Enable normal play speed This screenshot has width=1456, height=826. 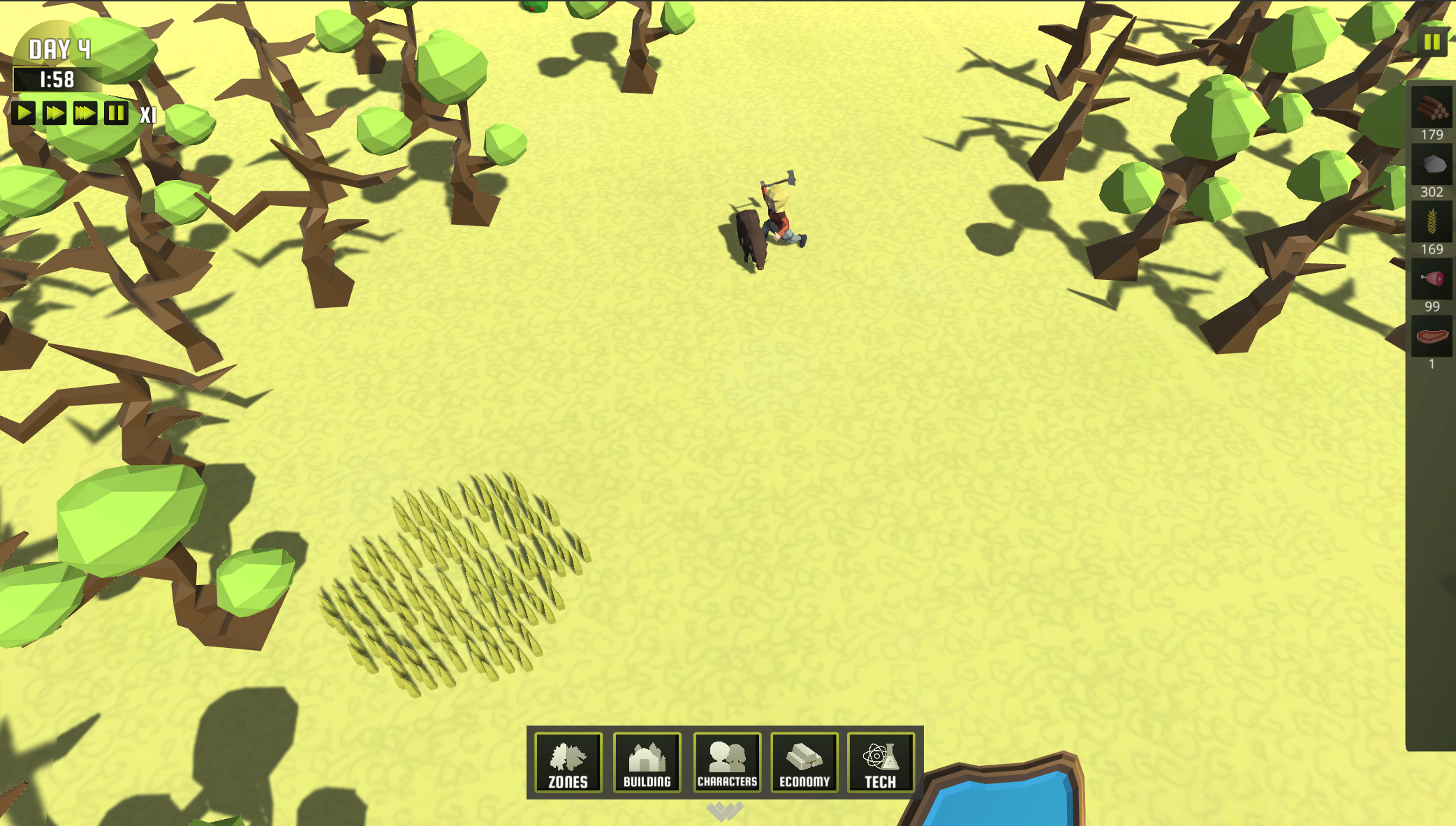[24, 112]
